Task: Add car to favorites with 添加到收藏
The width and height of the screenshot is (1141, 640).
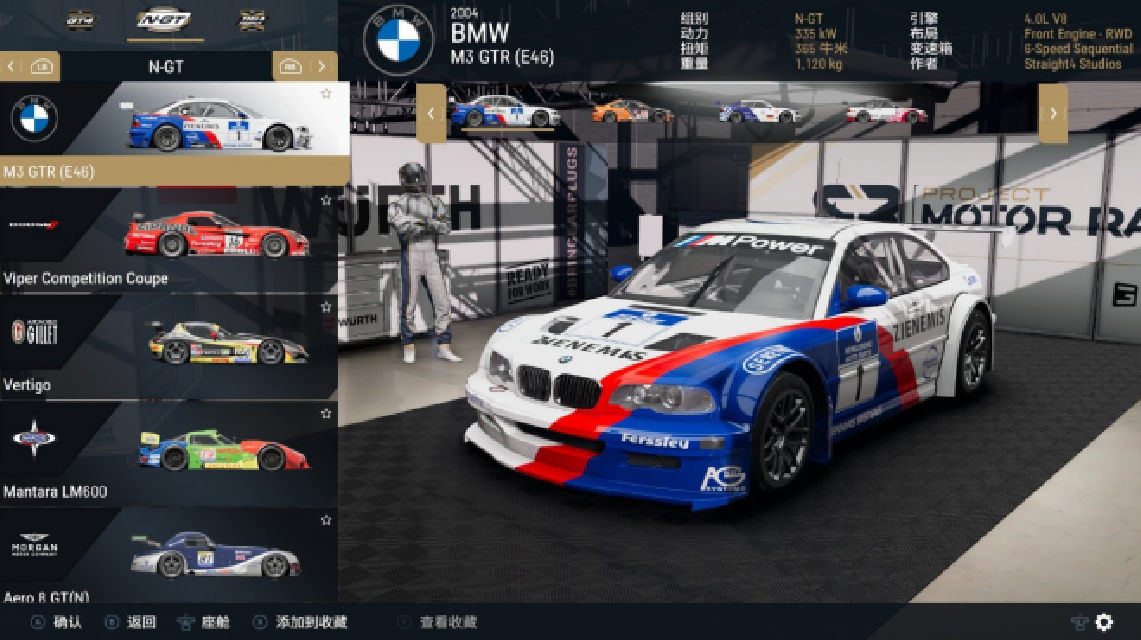Action: [300, 622]
